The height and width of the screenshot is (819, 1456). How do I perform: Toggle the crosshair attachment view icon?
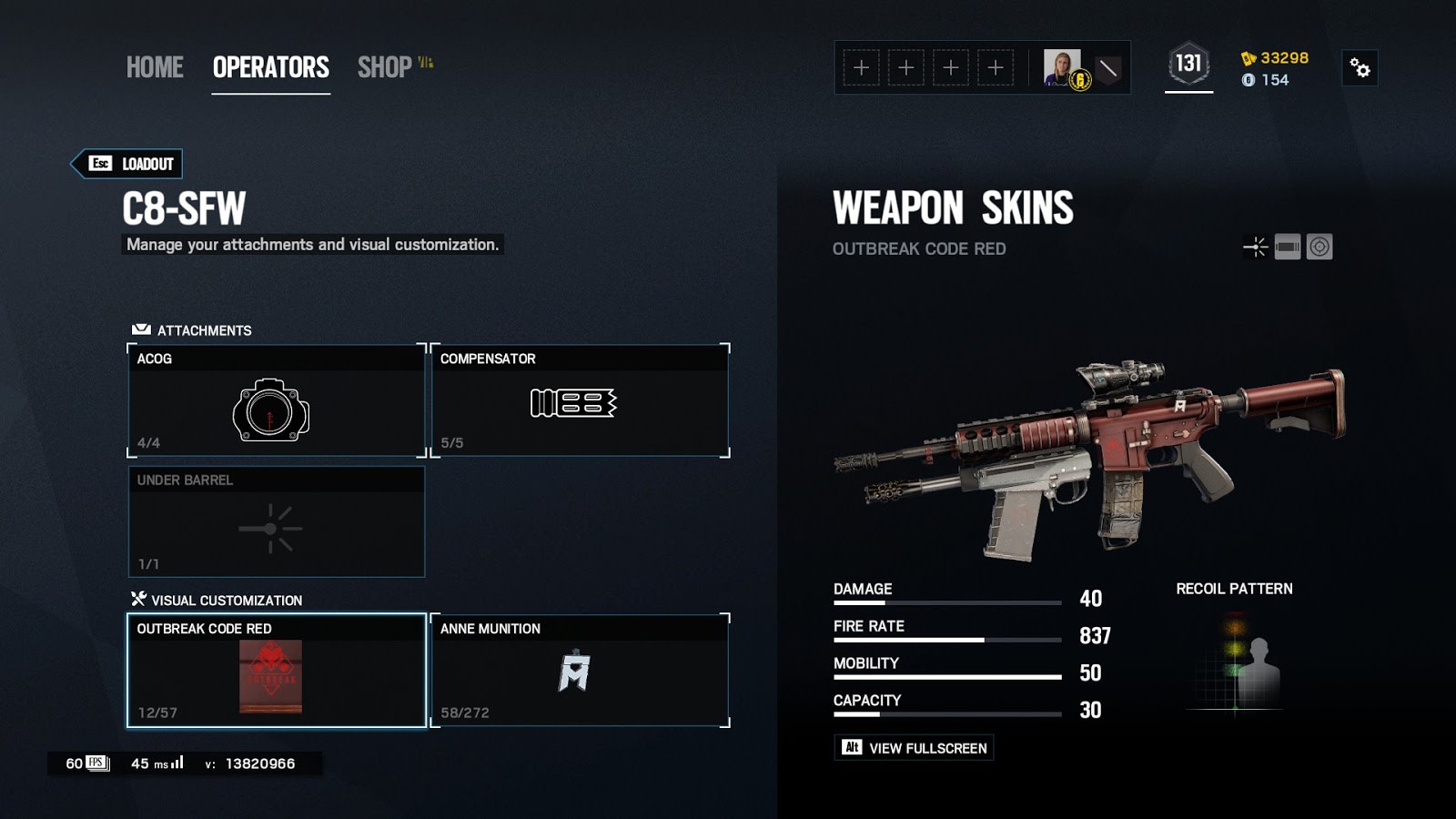tap(1256, 247)
